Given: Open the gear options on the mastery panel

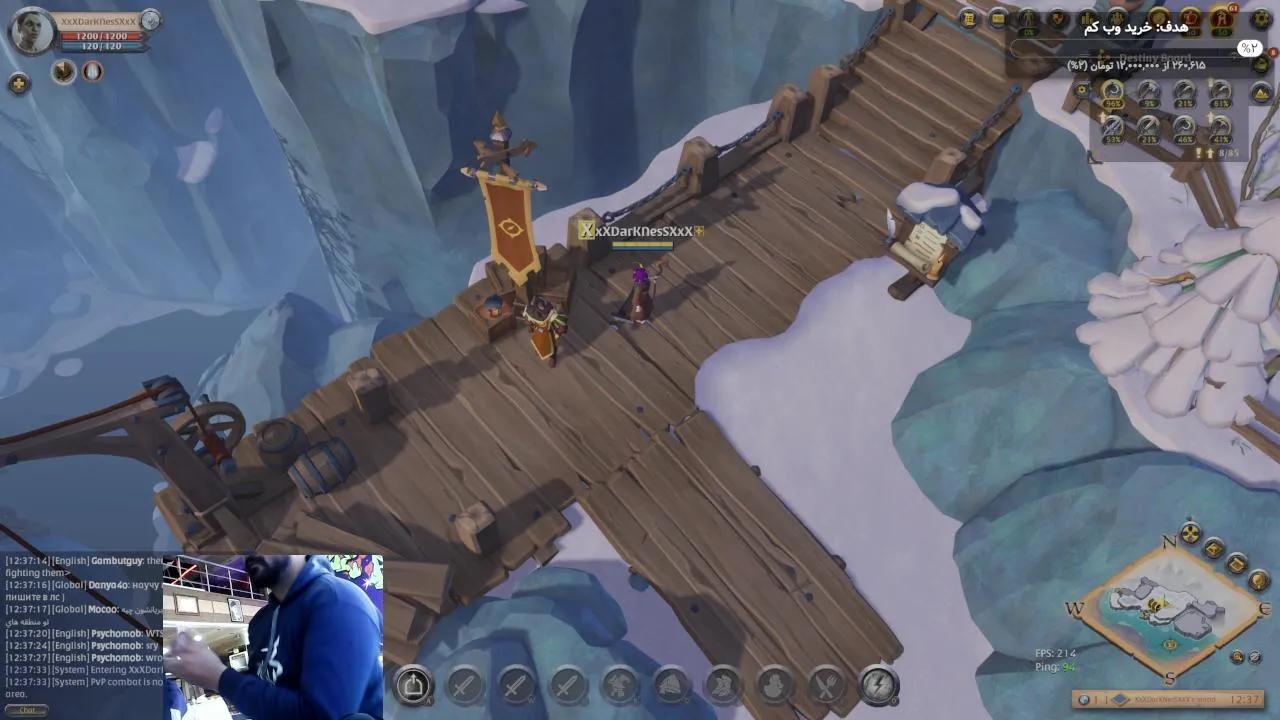Looking at the screenshot, I should click(x=1083, y=89).
